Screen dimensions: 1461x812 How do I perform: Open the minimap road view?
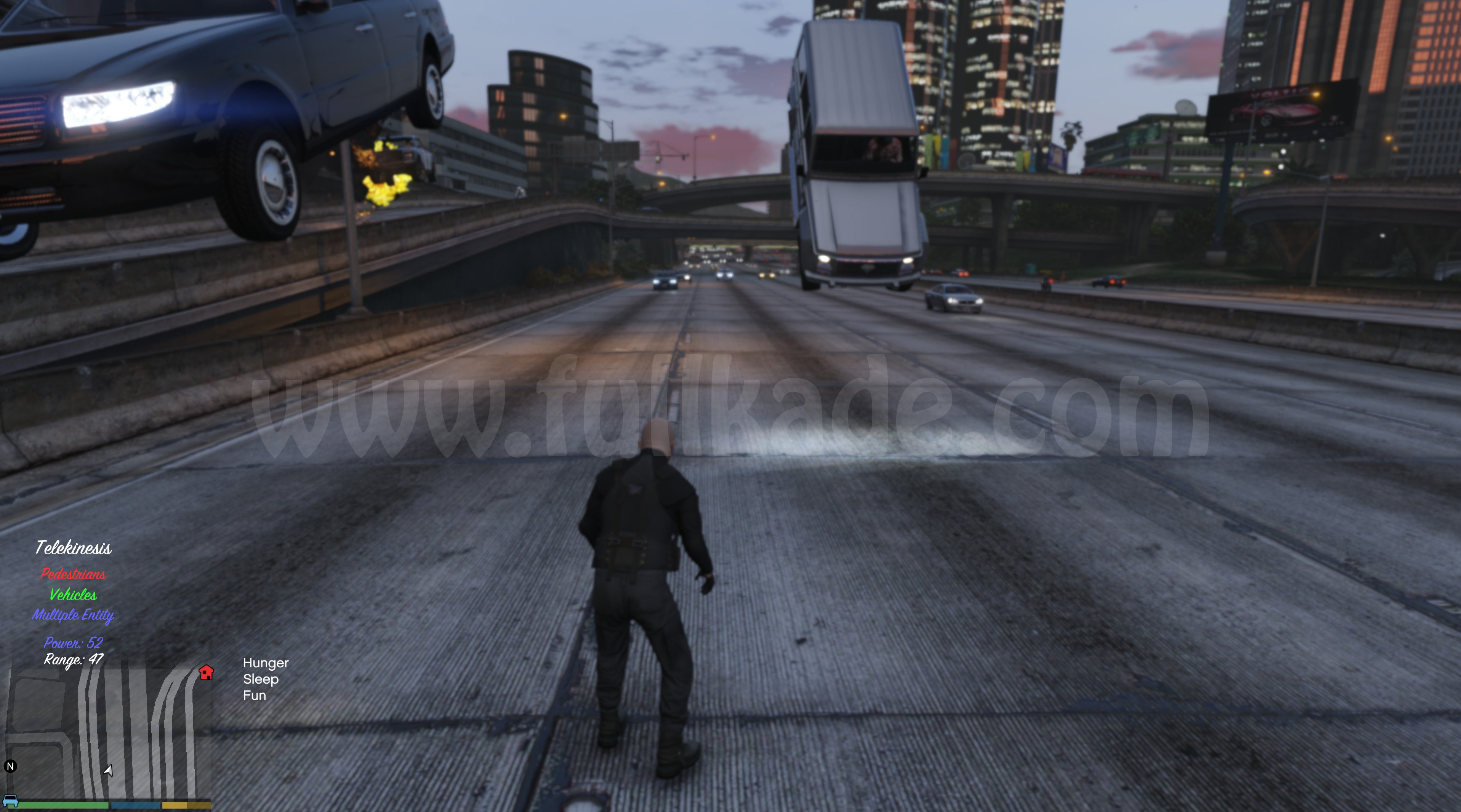point(108,732)
